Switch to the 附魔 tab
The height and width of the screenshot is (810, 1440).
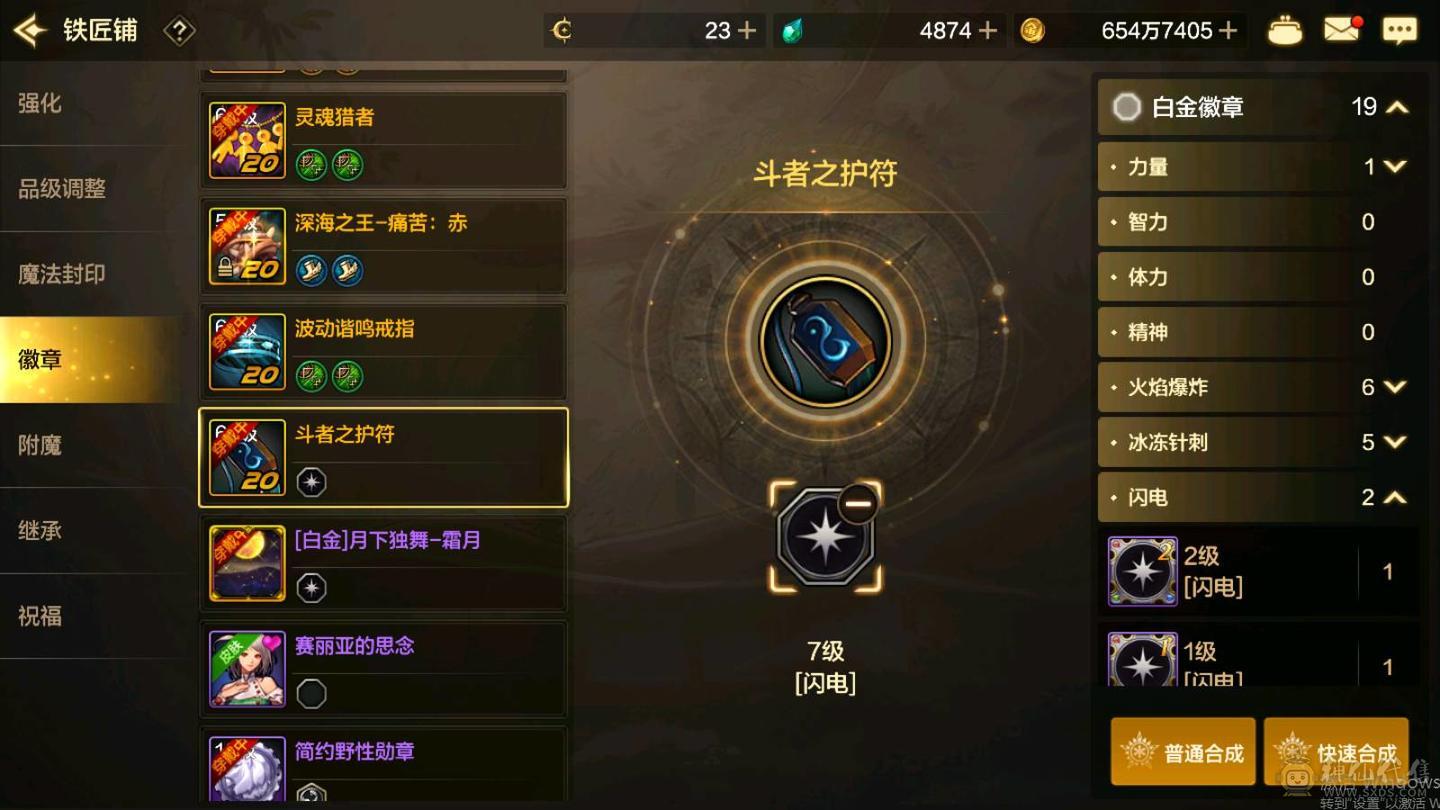(40, 444)
